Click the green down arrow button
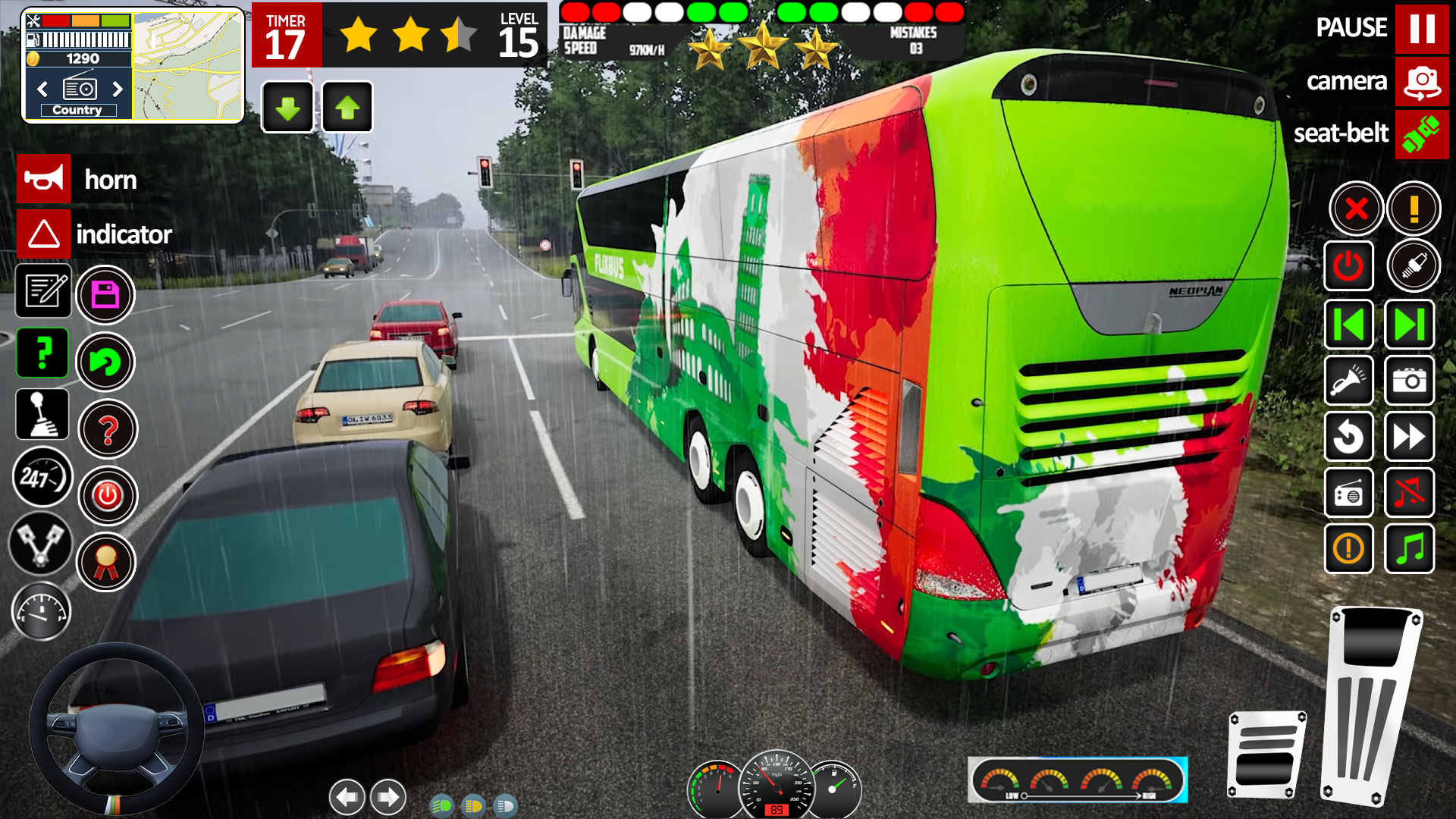Image resolution: width=1456 pixels, height=819 pixels. pos(287,108)
